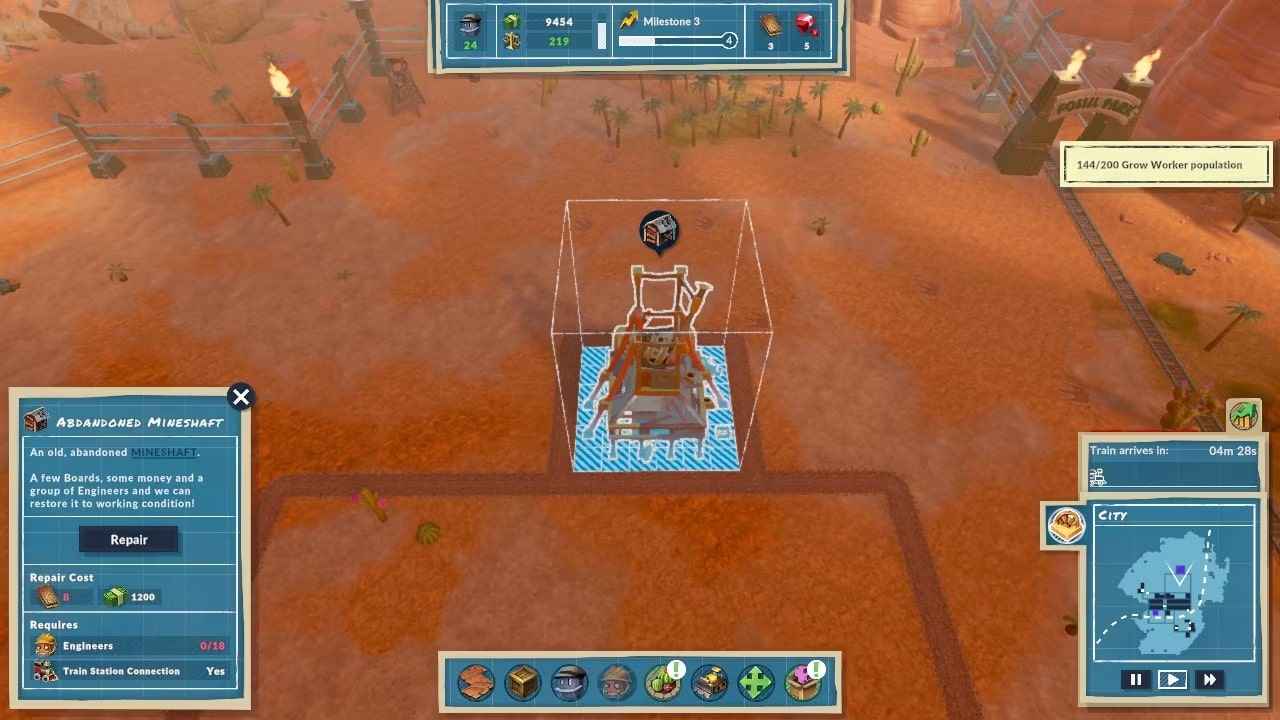The image size is (1280, 720).
Task: Close the Abandoned Mineshaft panel
Action: 241,397
